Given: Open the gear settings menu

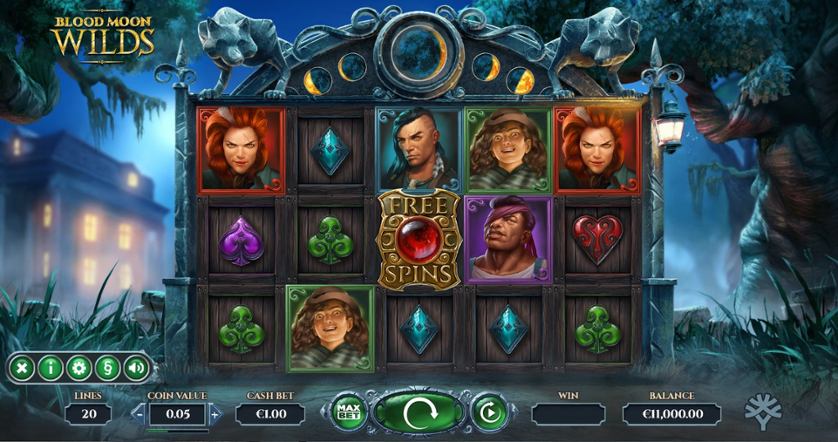Looking at the screenshot, I should coord(78,368).
